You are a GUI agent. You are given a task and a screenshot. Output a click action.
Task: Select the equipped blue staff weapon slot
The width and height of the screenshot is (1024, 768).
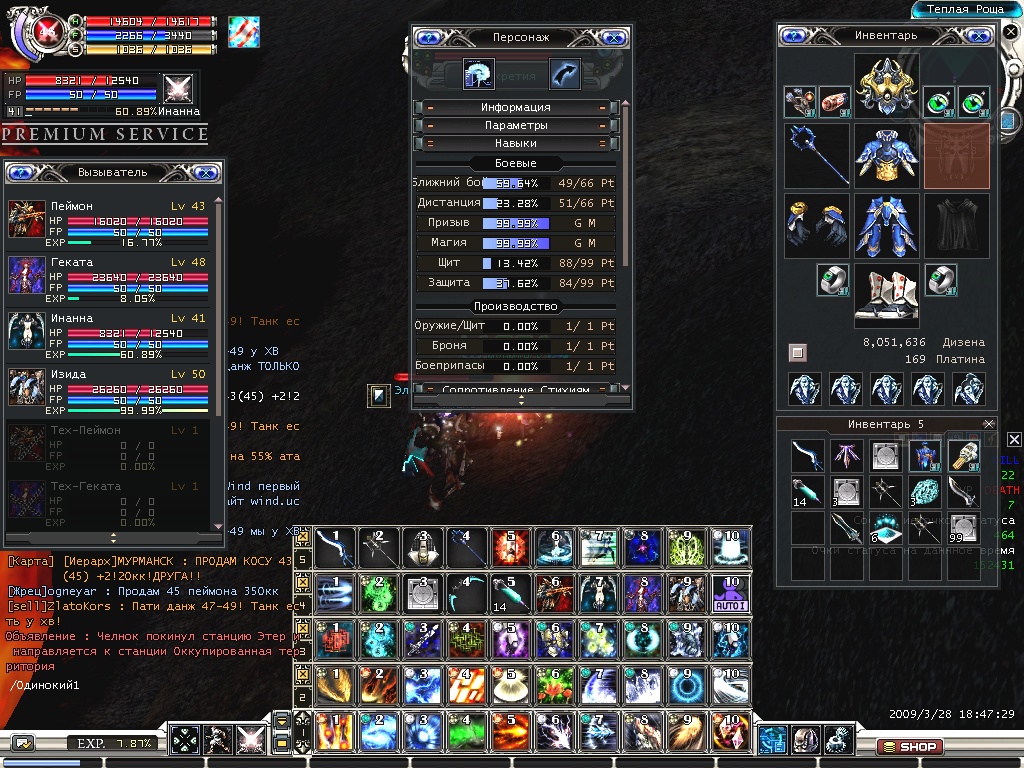tap(817, 155)
